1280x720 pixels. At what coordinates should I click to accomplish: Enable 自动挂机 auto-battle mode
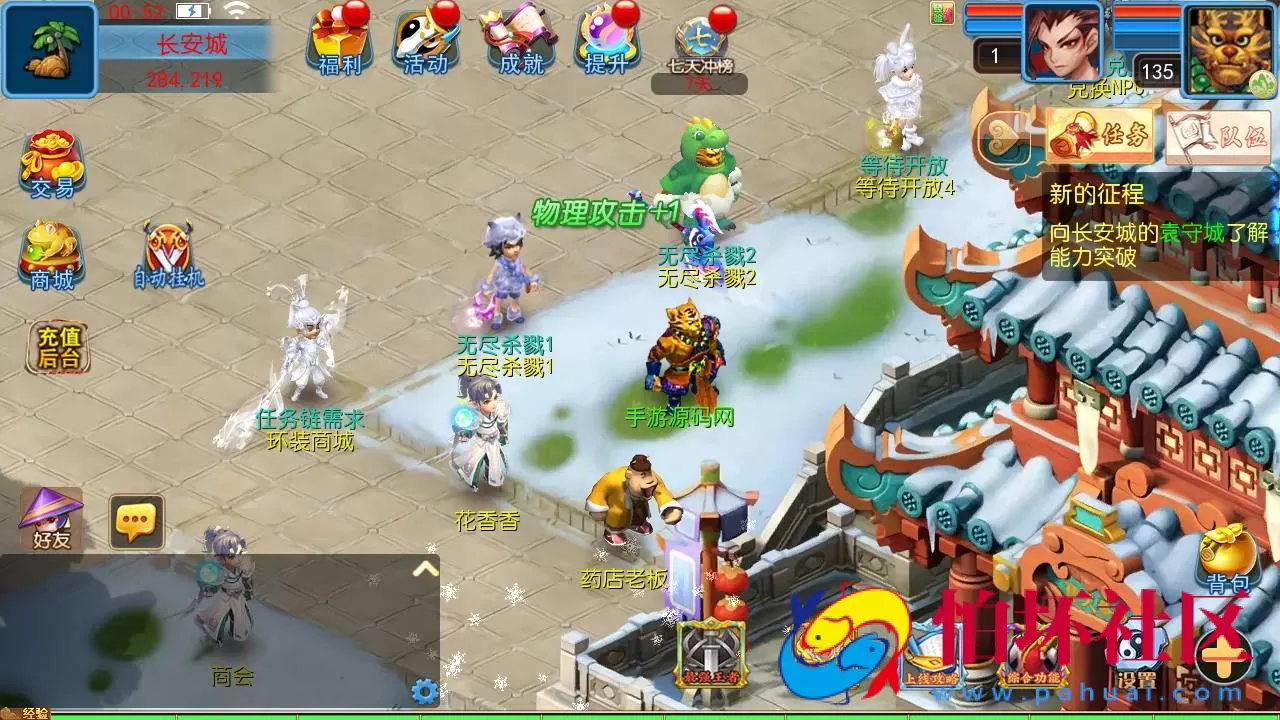170,250
